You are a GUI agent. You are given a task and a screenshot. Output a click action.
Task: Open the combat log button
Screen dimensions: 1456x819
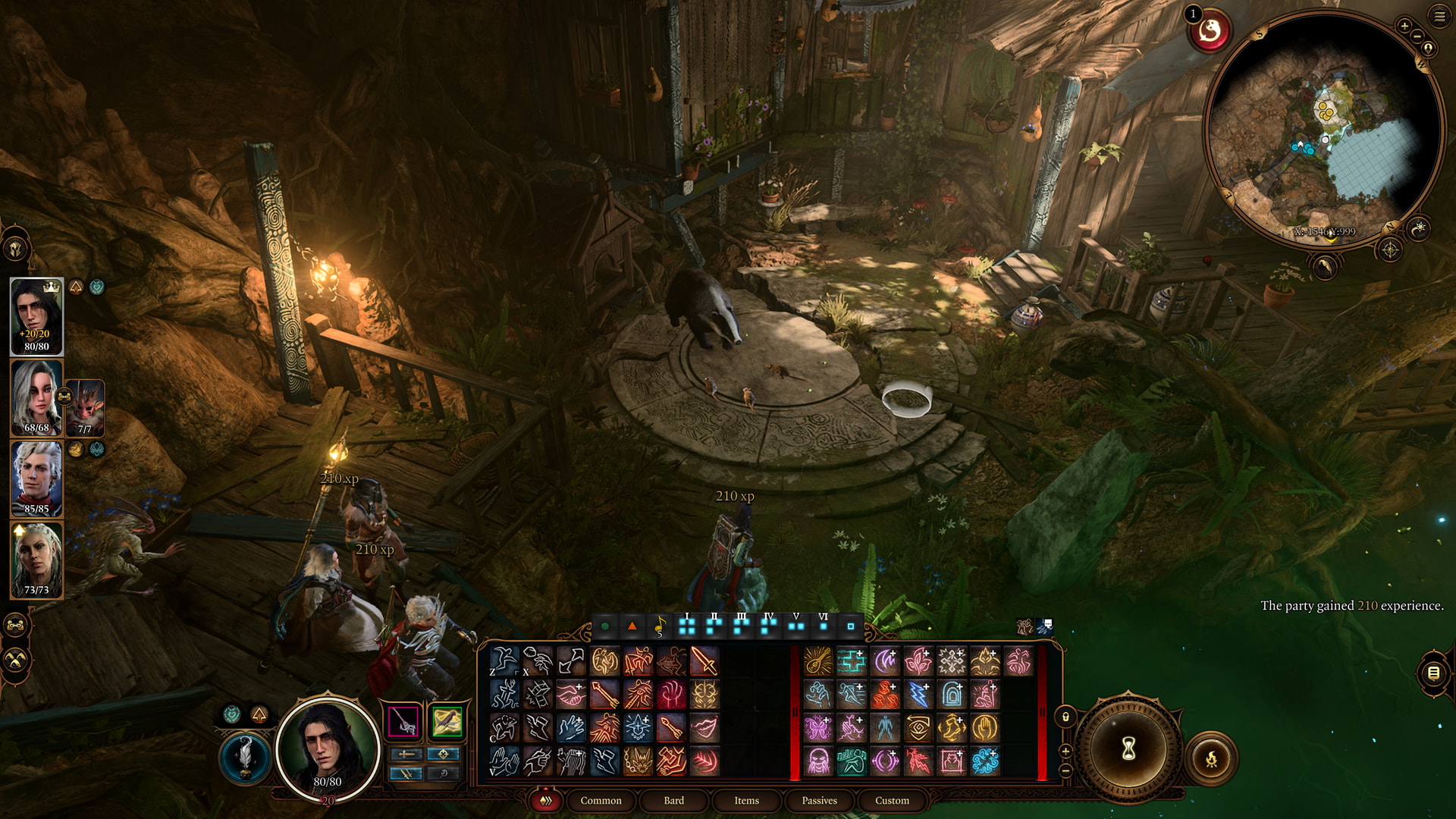pos(1432,672)
